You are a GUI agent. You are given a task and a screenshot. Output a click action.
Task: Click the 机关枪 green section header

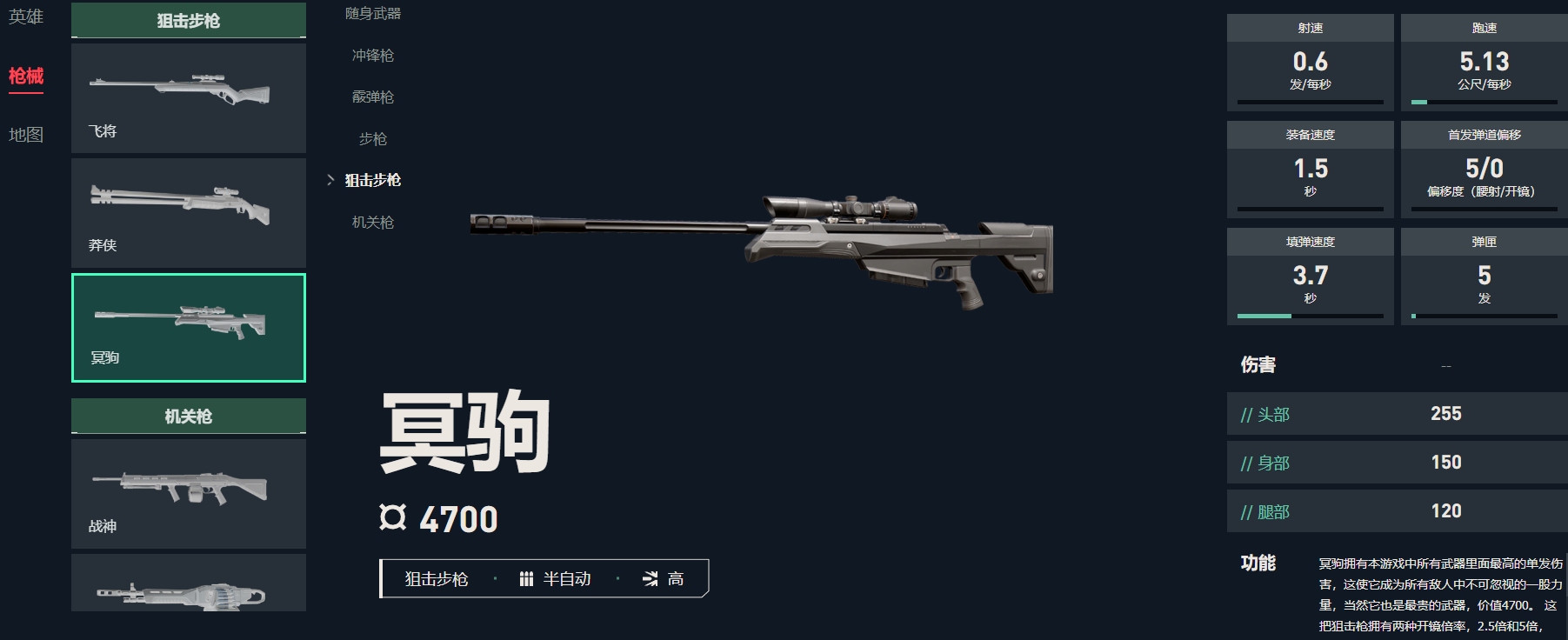(x=189, y=417)
